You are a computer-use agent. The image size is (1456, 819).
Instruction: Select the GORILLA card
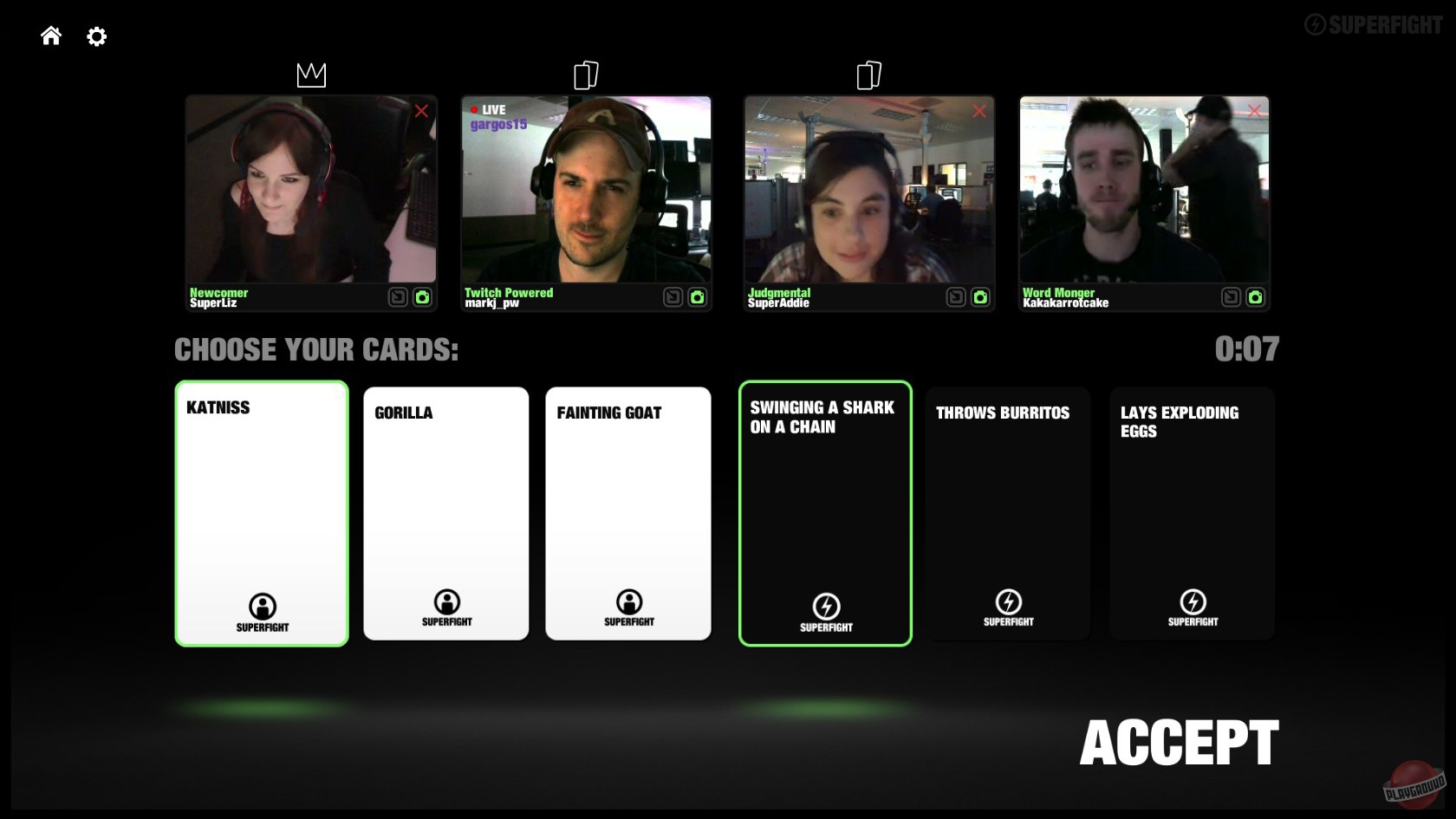point(445,513)
